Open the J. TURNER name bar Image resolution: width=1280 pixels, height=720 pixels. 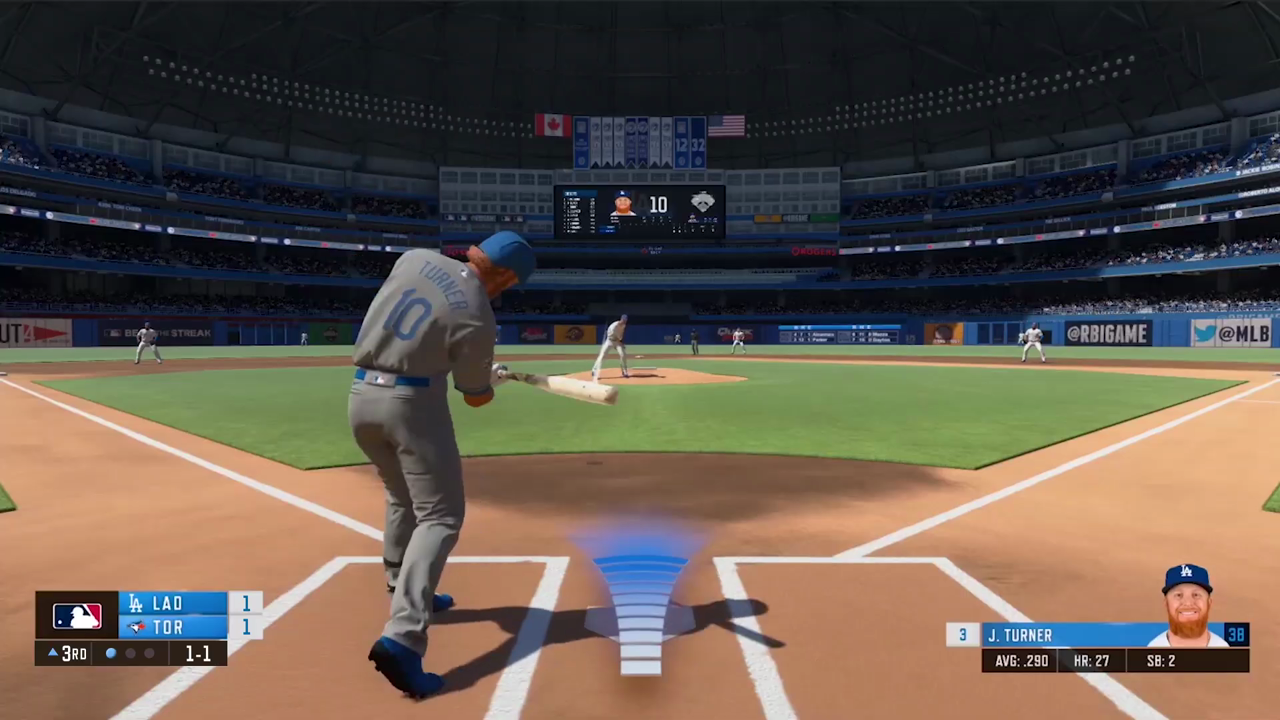click(1060, 635)
